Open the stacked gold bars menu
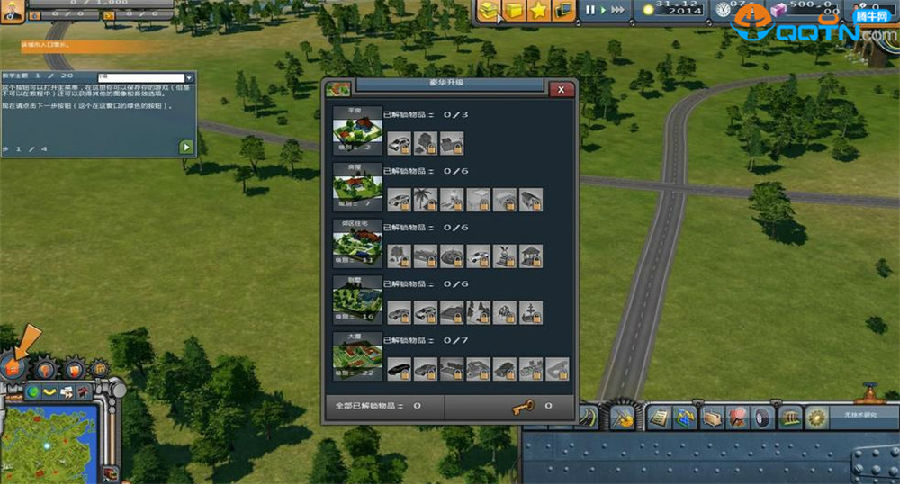The width and height of the screenshot is (900, 484). [488, 11]
